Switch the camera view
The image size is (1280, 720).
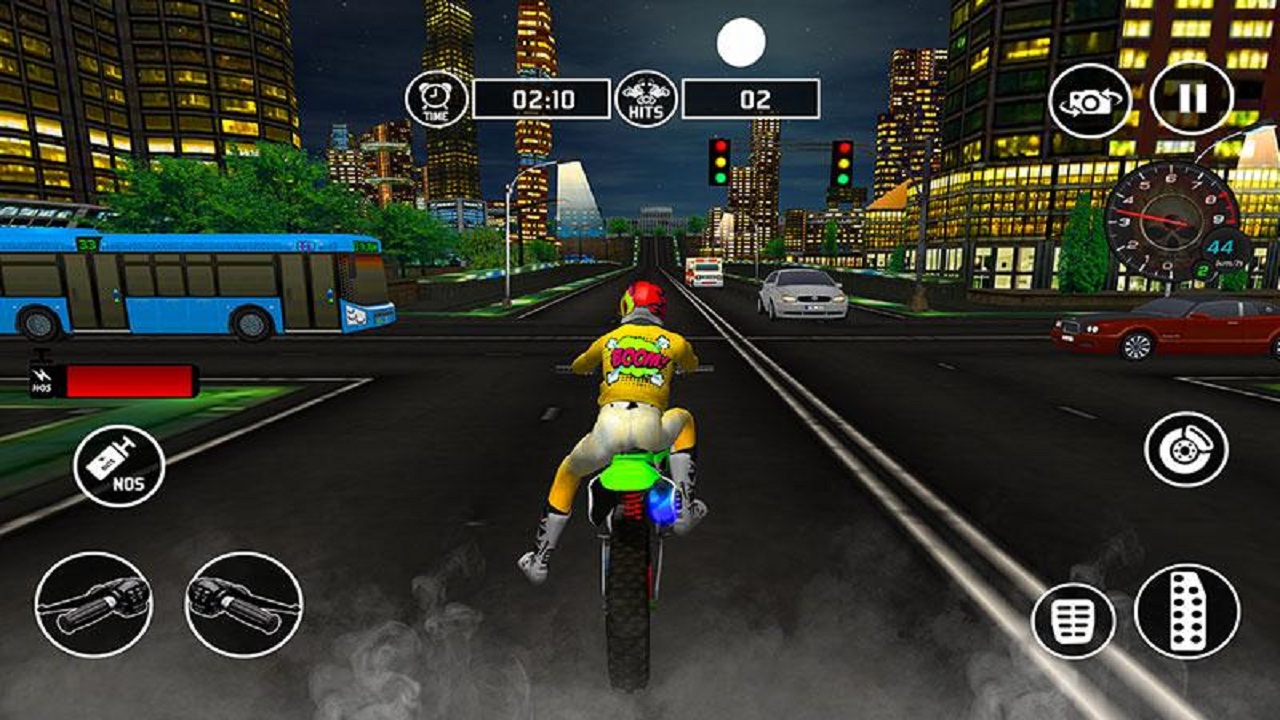[x=1090, y=101]
